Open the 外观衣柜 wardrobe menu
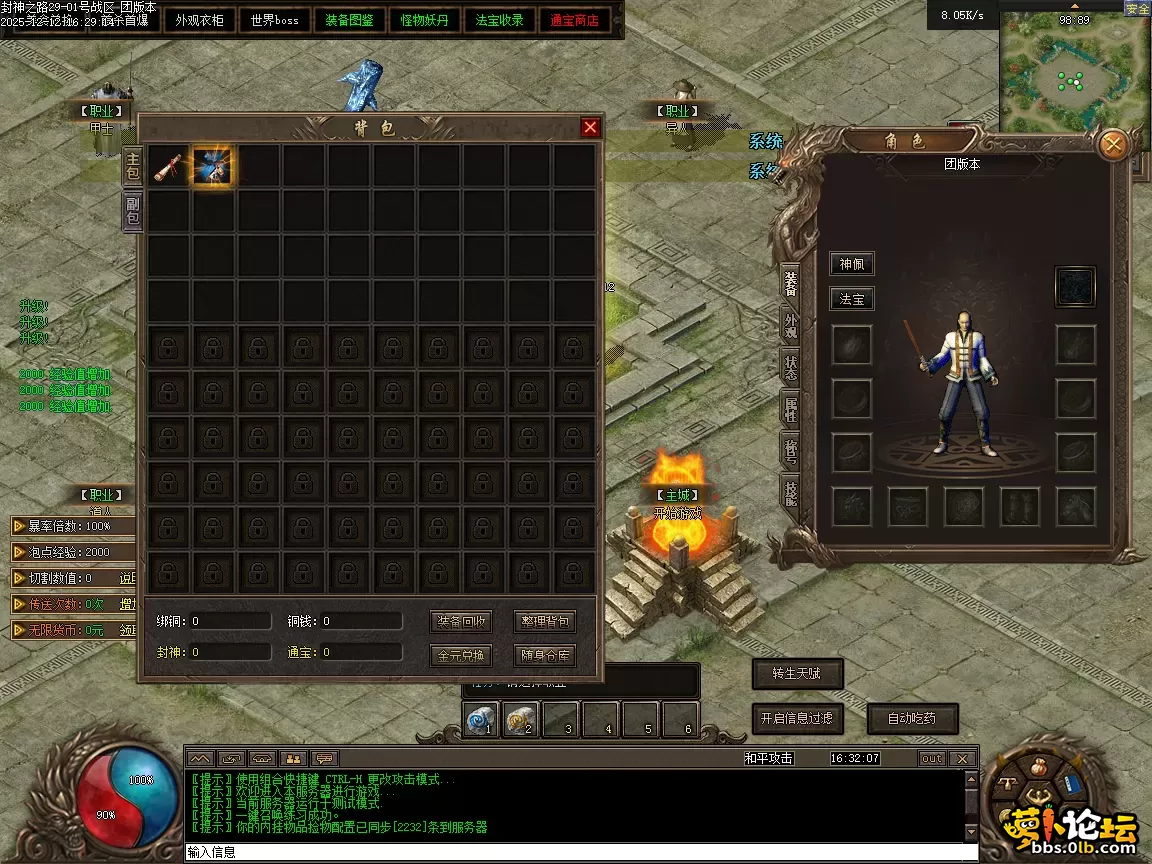 pos(200,20)
